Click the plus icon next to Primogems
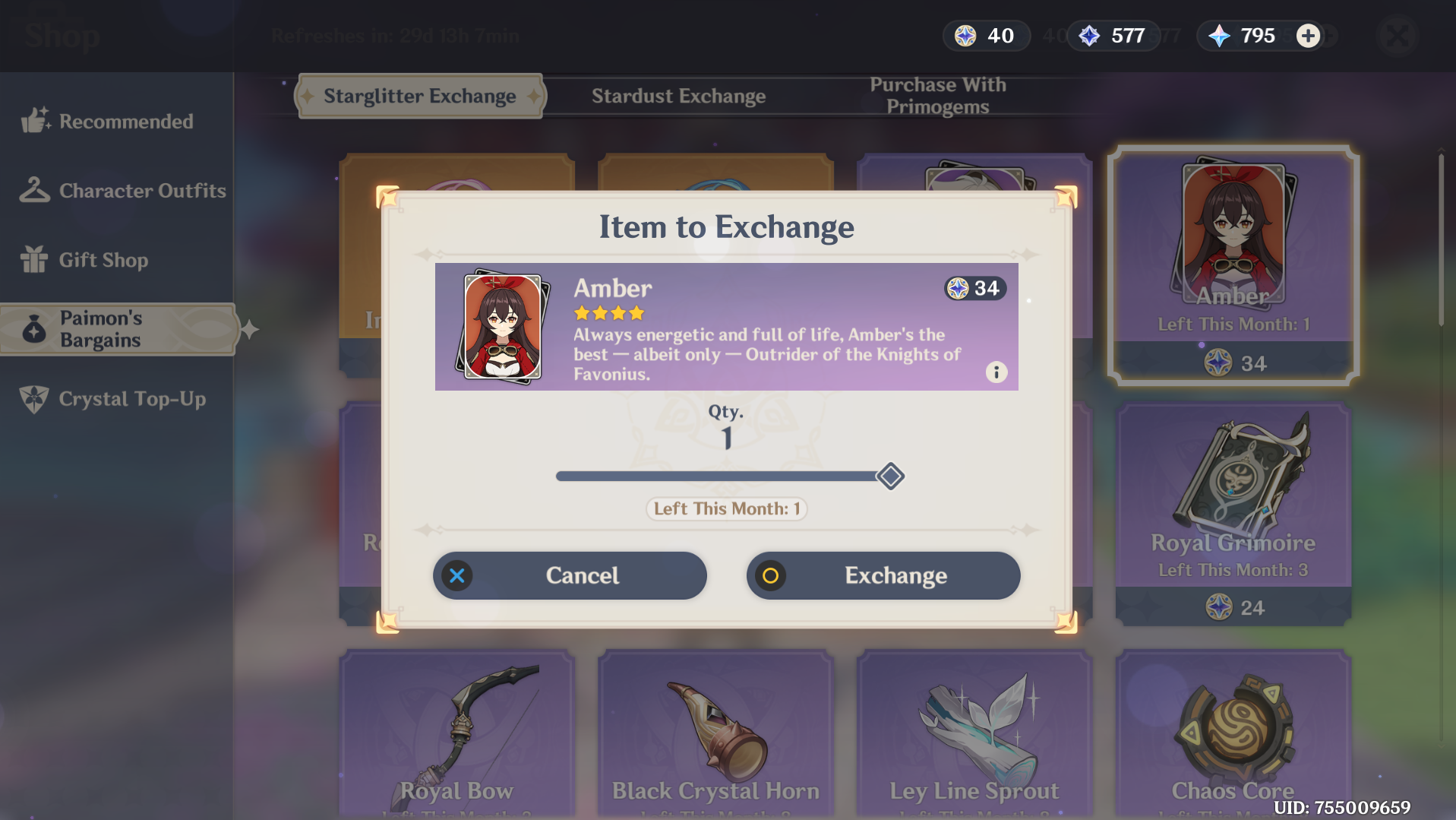1456x820 pixels. point(1308,35)
